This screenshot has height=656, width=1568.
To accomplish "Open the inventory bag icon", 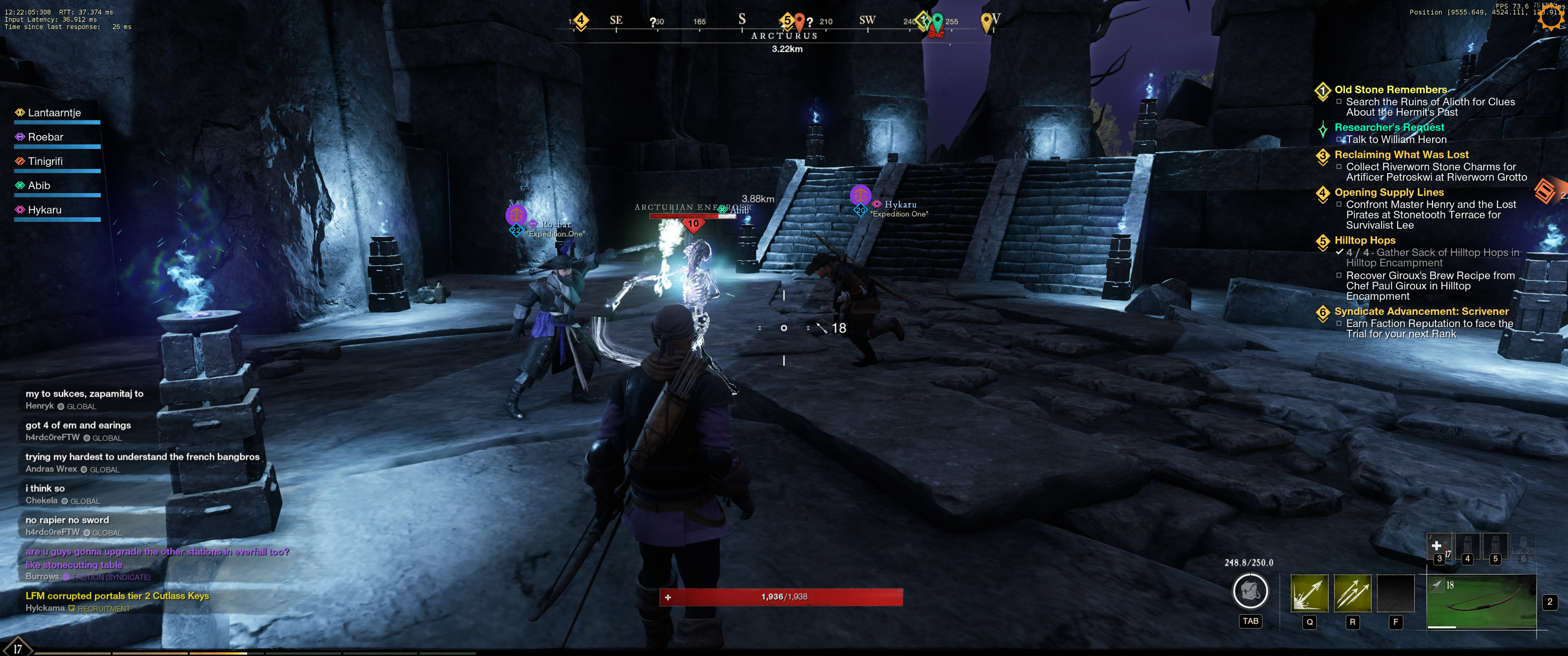I will (x=1250, y=590).
